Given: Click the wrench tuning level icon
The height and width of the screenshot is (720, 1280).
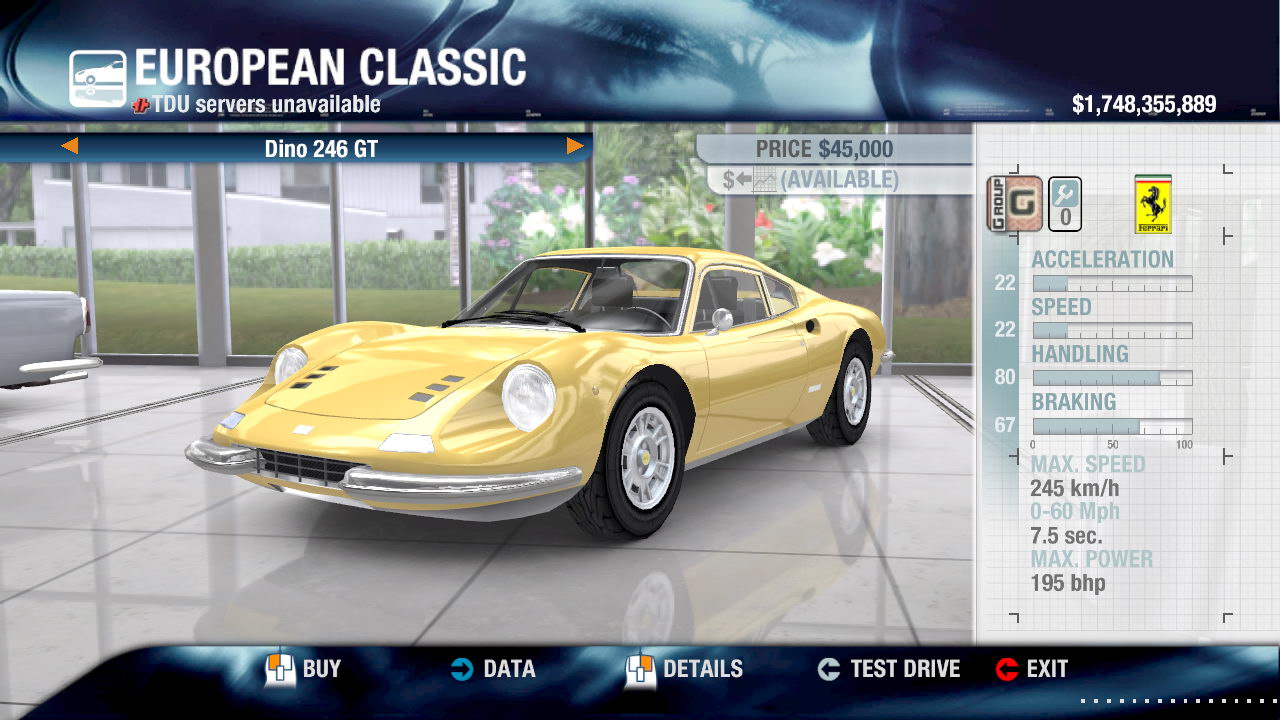Looking at the screenshot, I should point(1065,204).
